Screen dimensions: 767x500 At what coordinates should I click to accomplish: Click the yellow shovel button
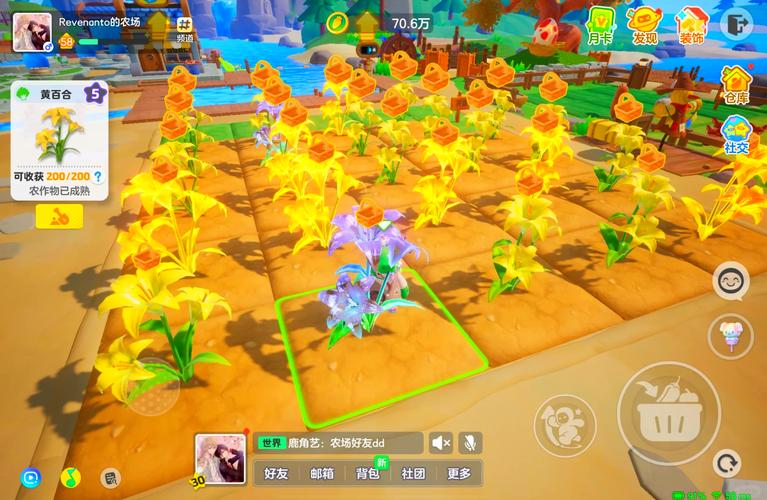(x=59, y=215)
